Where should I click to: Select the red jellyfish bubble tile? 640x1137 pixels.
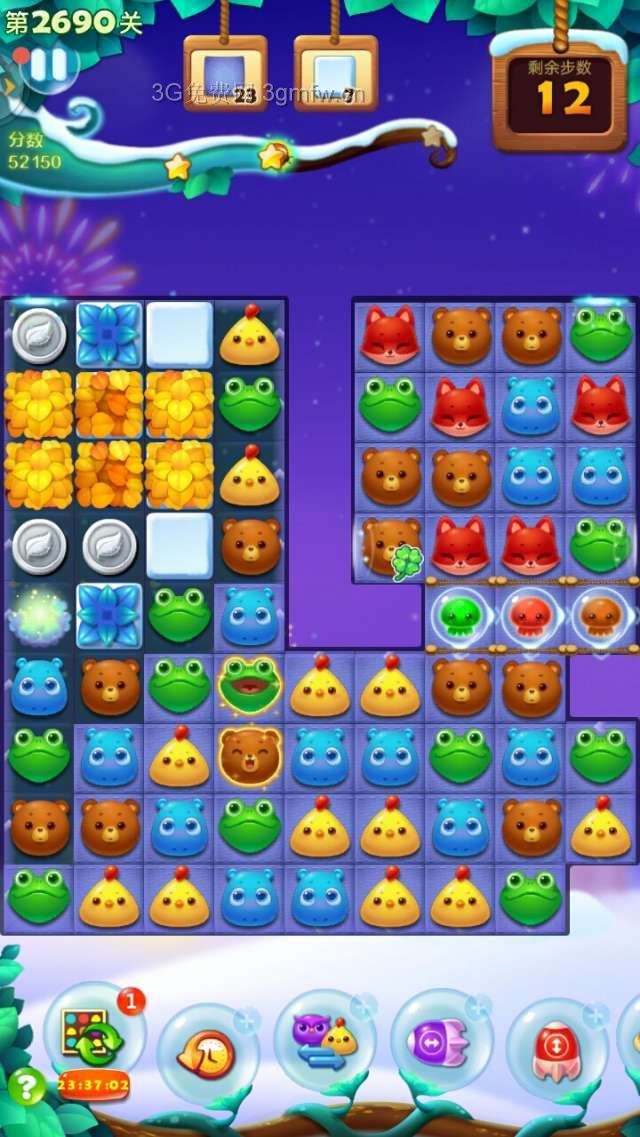point(531,616)
